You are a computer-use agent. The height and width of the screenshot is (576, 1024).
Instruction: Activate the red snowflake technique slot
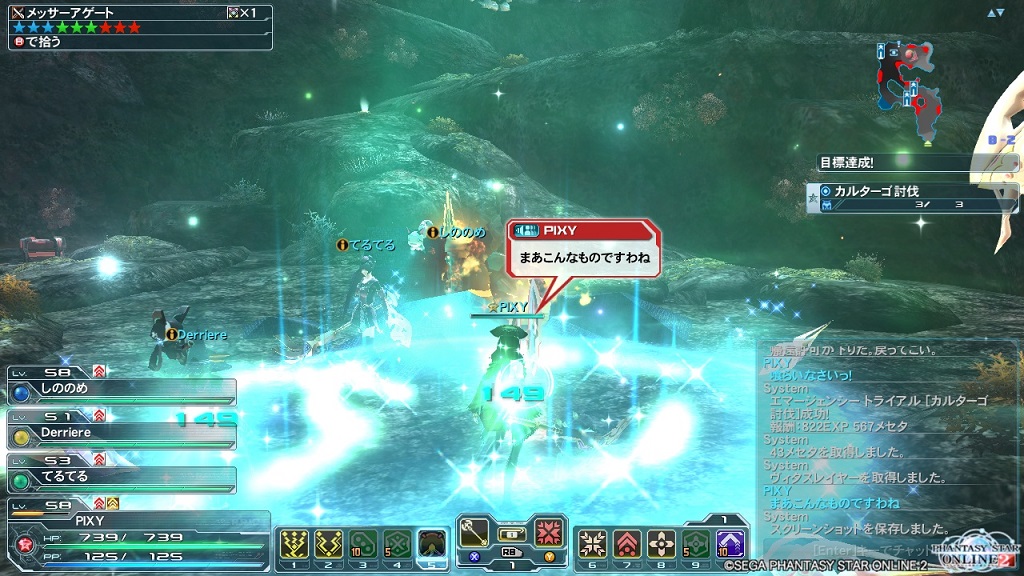[x=547, y=531]
